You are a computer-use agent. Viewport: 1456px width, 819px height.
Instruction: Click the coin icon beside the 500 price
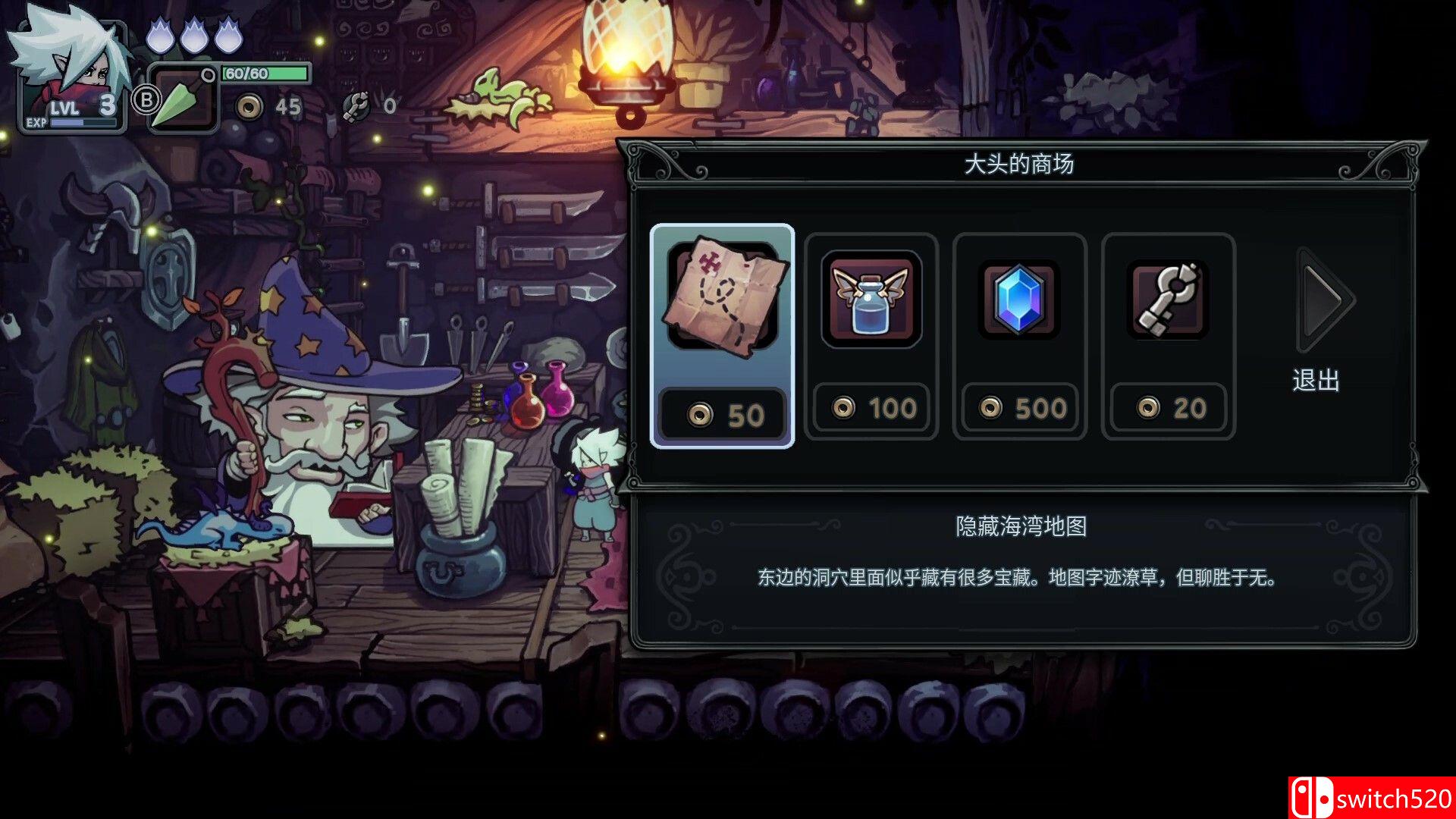pyautogui.click(x=990, y=409)
